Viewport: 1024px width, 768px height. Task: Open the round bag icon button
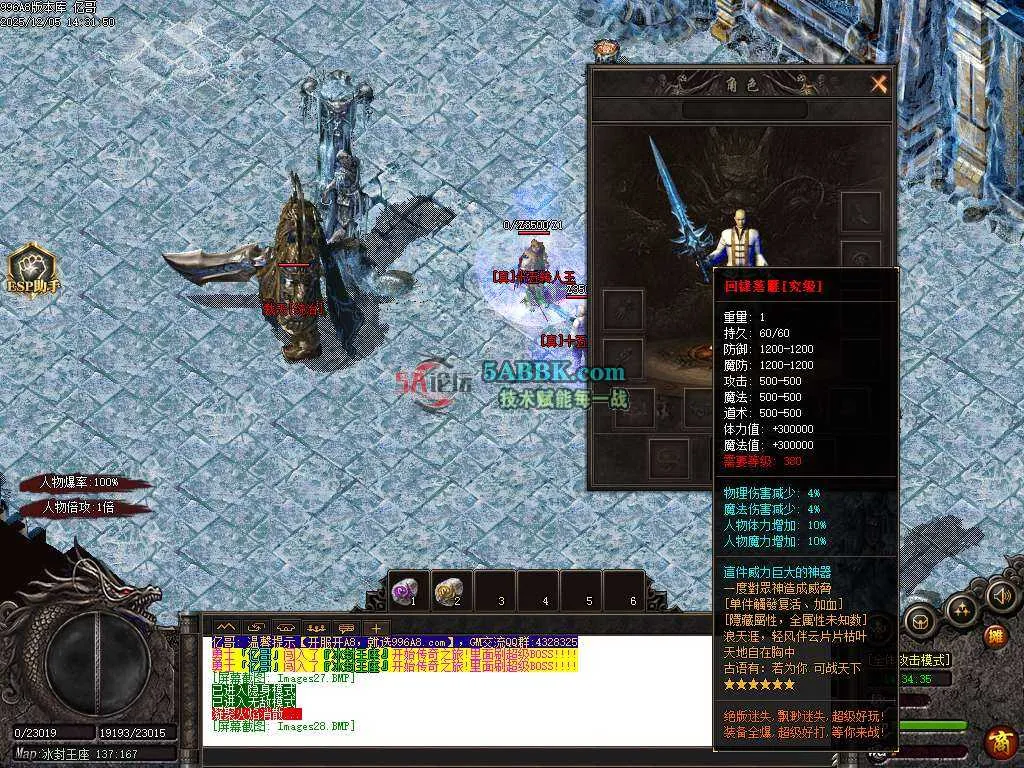[x=919, y=621]
